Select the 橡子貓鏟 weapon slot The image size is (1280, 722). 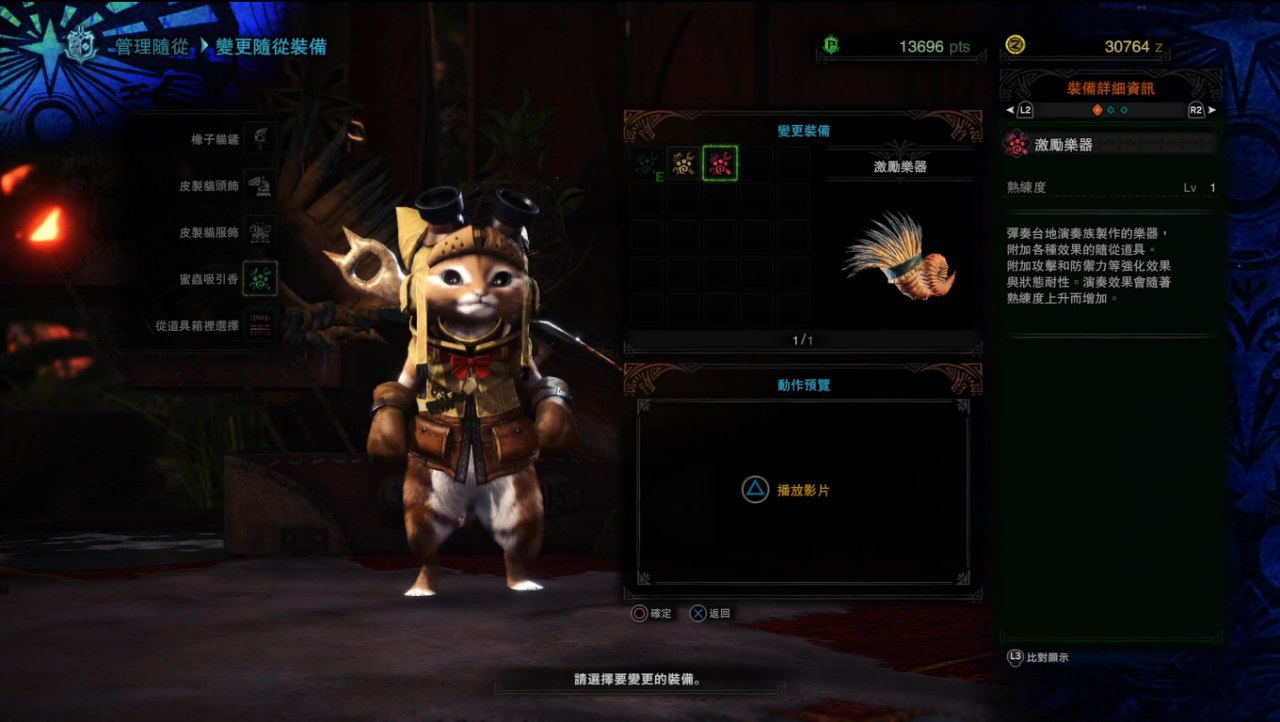[x=260, y=139]
